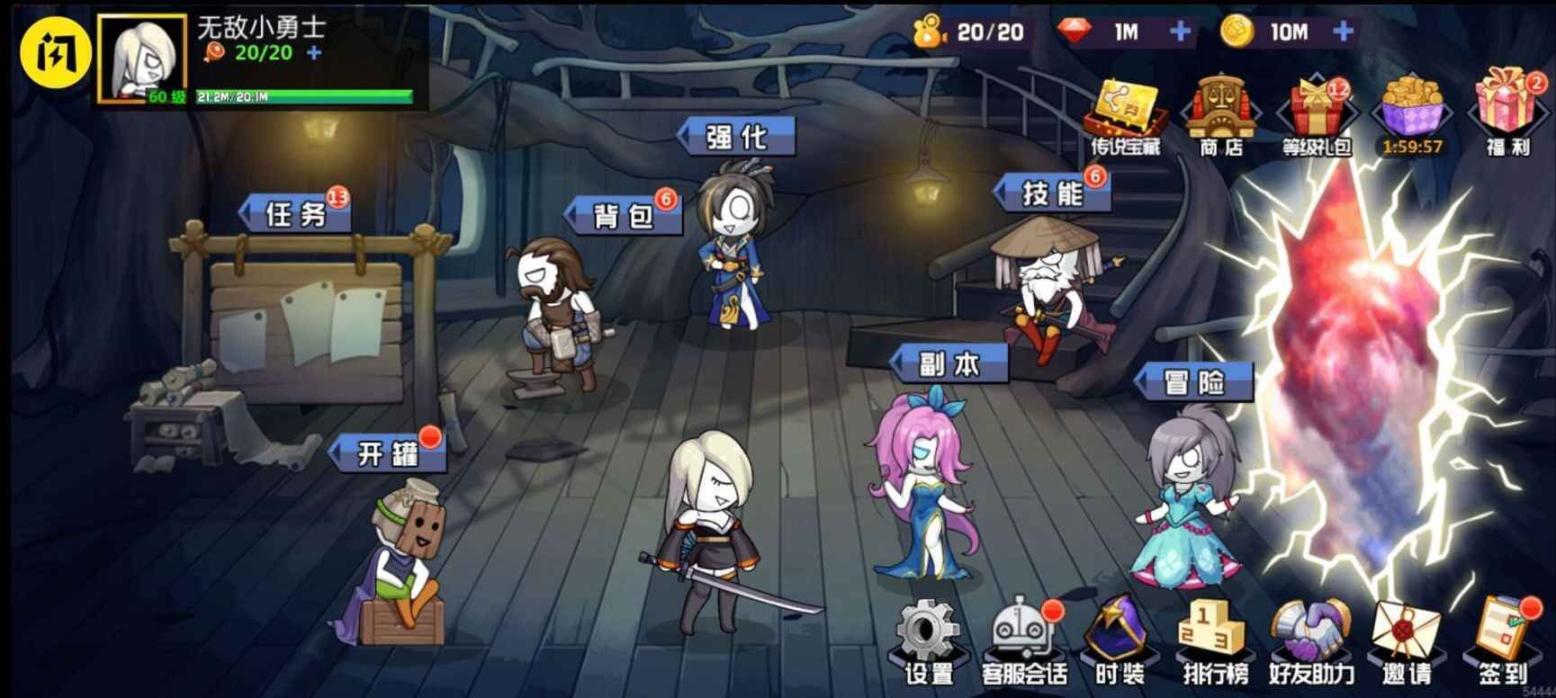Open the 传说宝藏 legendary treasure
1556x698 pixels.
(x=1125, y=113)
